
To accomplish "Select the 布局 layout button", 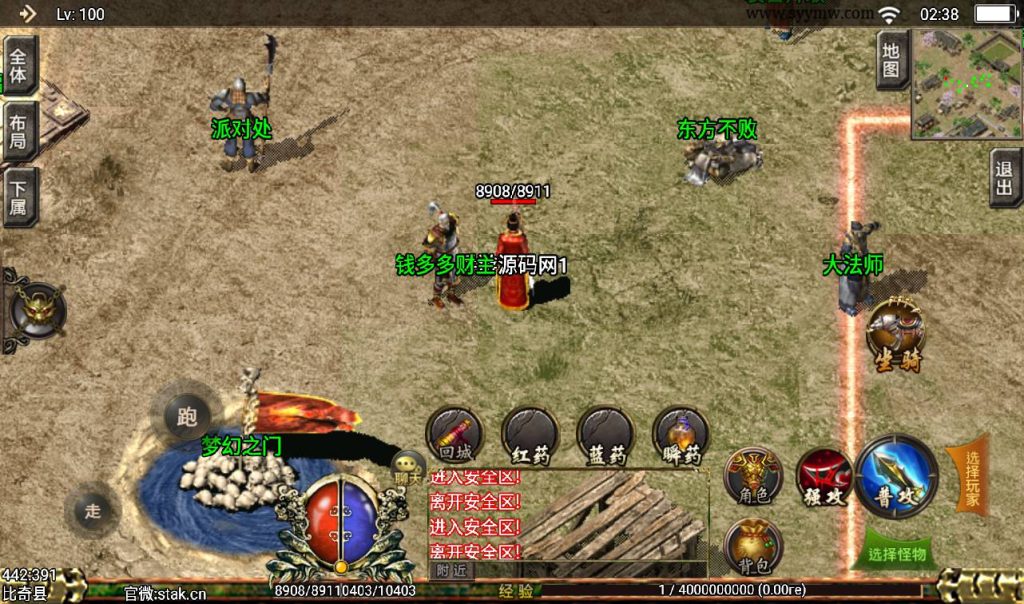I will [x=19, y=130].
